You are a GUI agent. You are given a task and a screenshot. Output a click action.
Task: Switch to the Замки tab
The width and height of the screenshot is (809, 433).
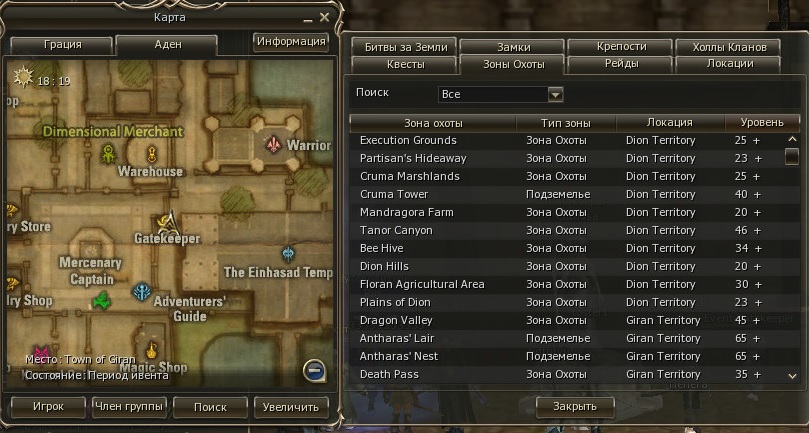(x=513, y=47)
